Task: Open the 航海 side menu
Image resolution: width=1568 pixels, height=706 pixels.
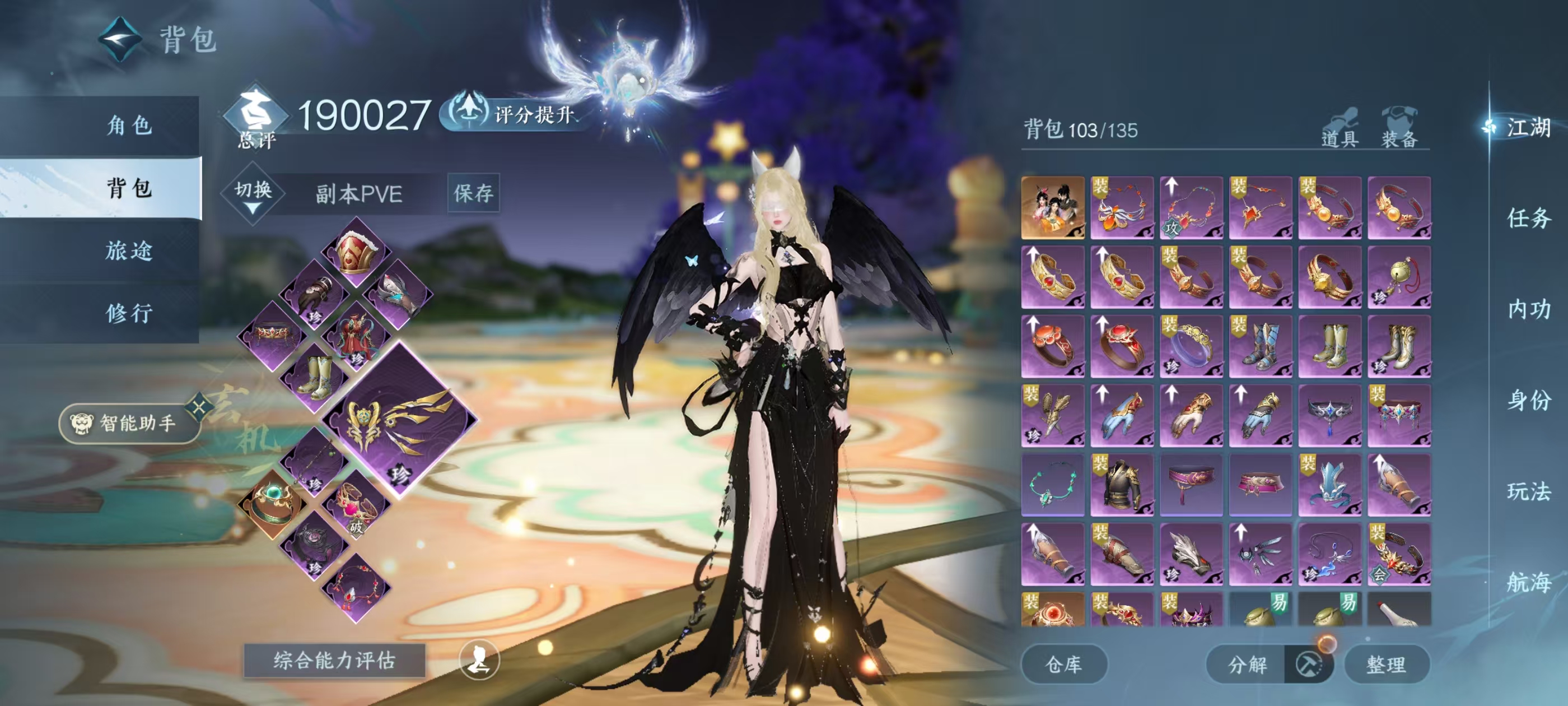Action: pyautogui.click(x=1527, y=582)
